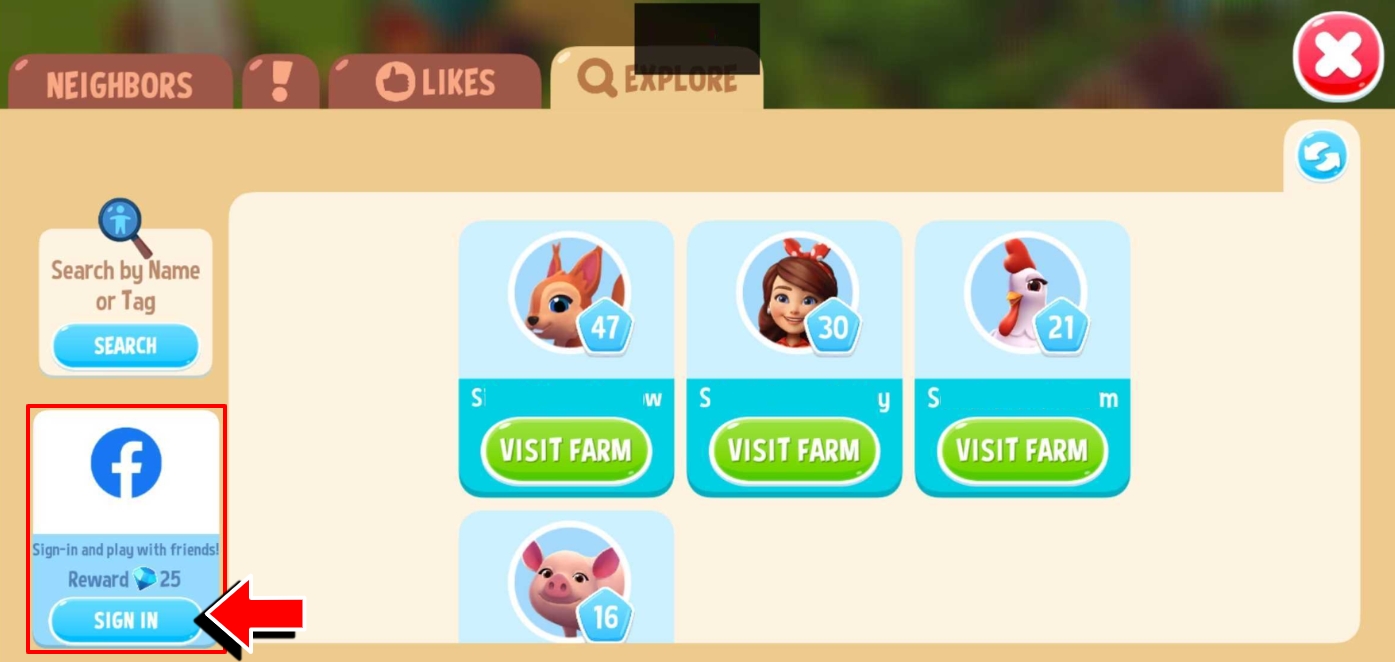Click the rooster avatar portrait
Screen dimensions: 1395x662
pyautogui.click(x=1023, y=292)
